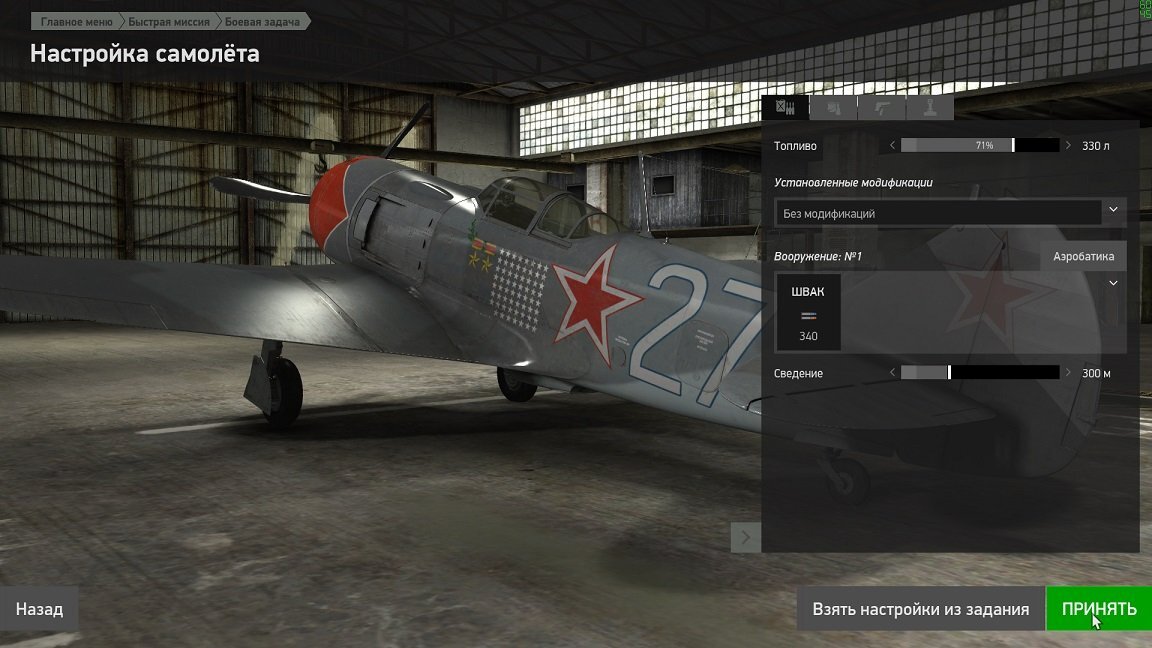Adjust the Сведение convergence slider
Image resolution: width=1152 pixels, height=648 pixels.
(x=980, y=373)
